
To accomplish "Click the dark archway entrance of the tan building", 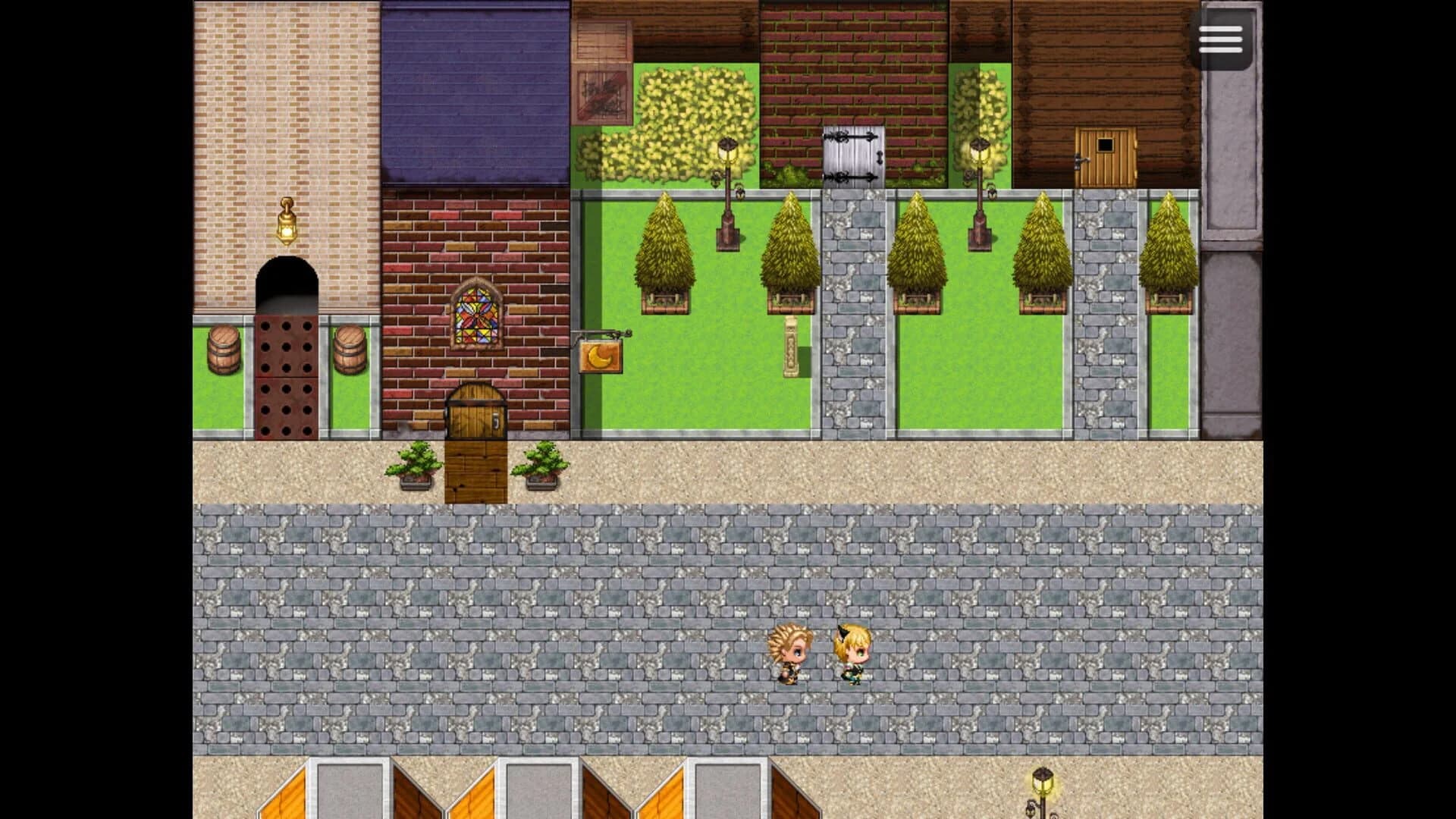I will point(288,292).
